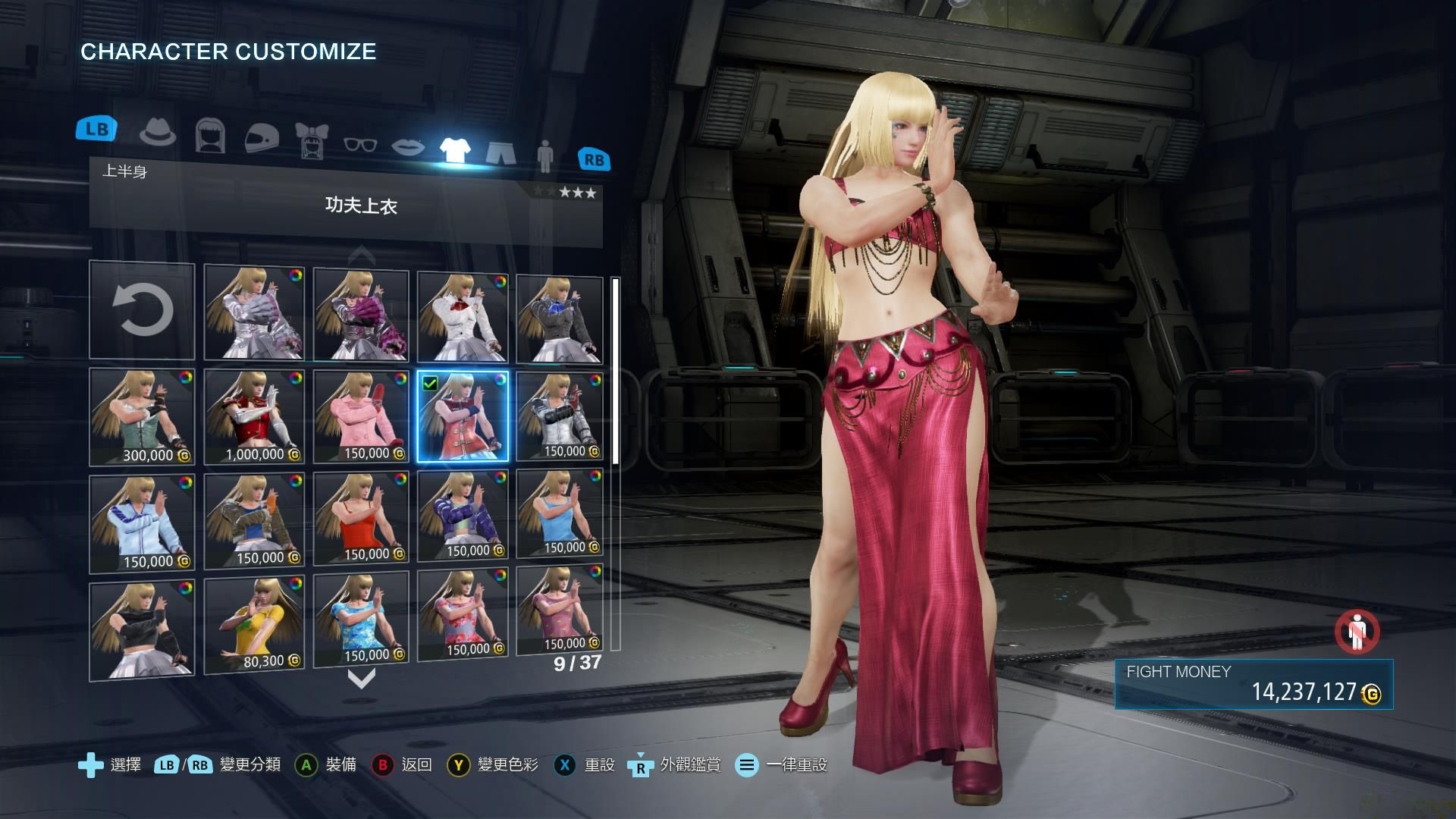Open the shorts lower body tab
Screen dimensions: 1456x819
click(500, 152)
